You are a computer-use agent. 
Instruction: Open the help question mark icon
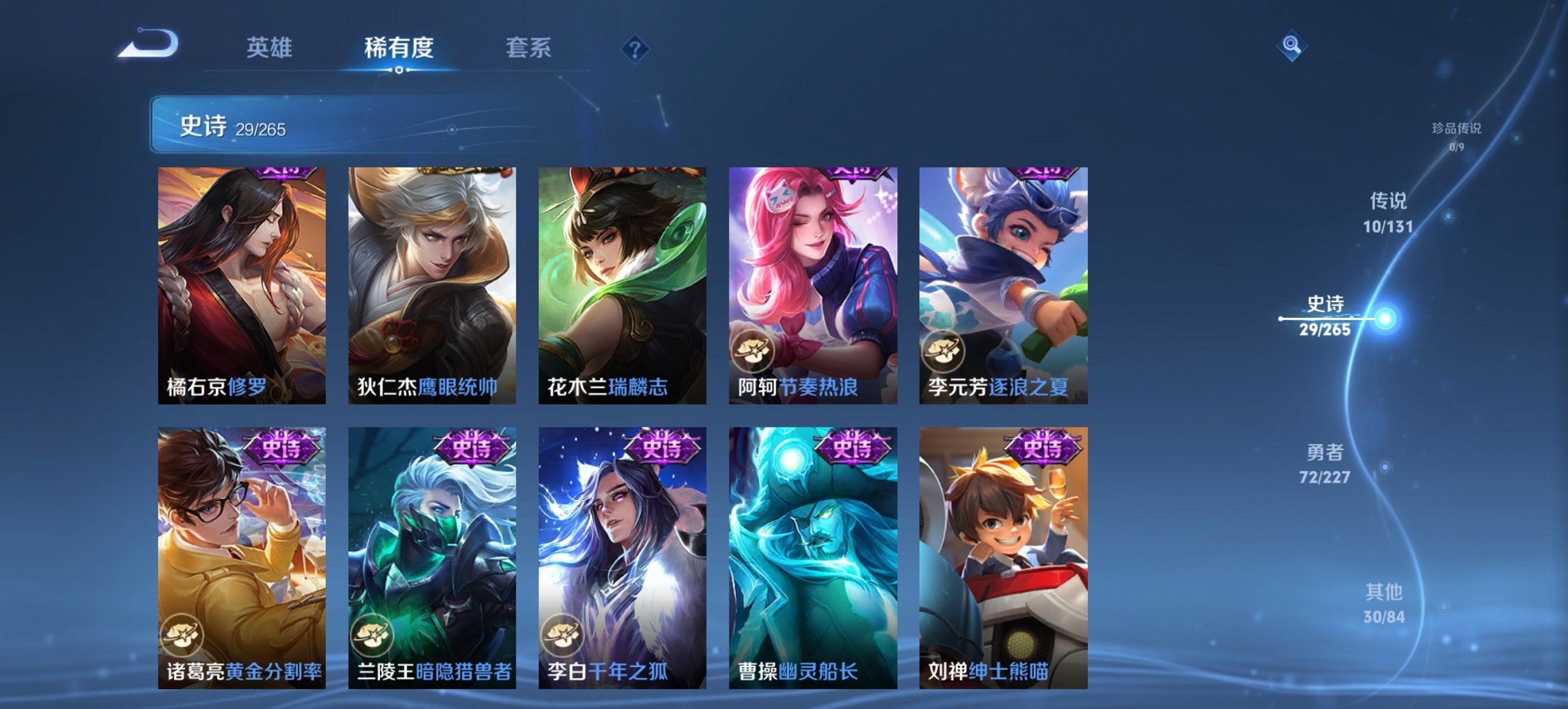634,48
